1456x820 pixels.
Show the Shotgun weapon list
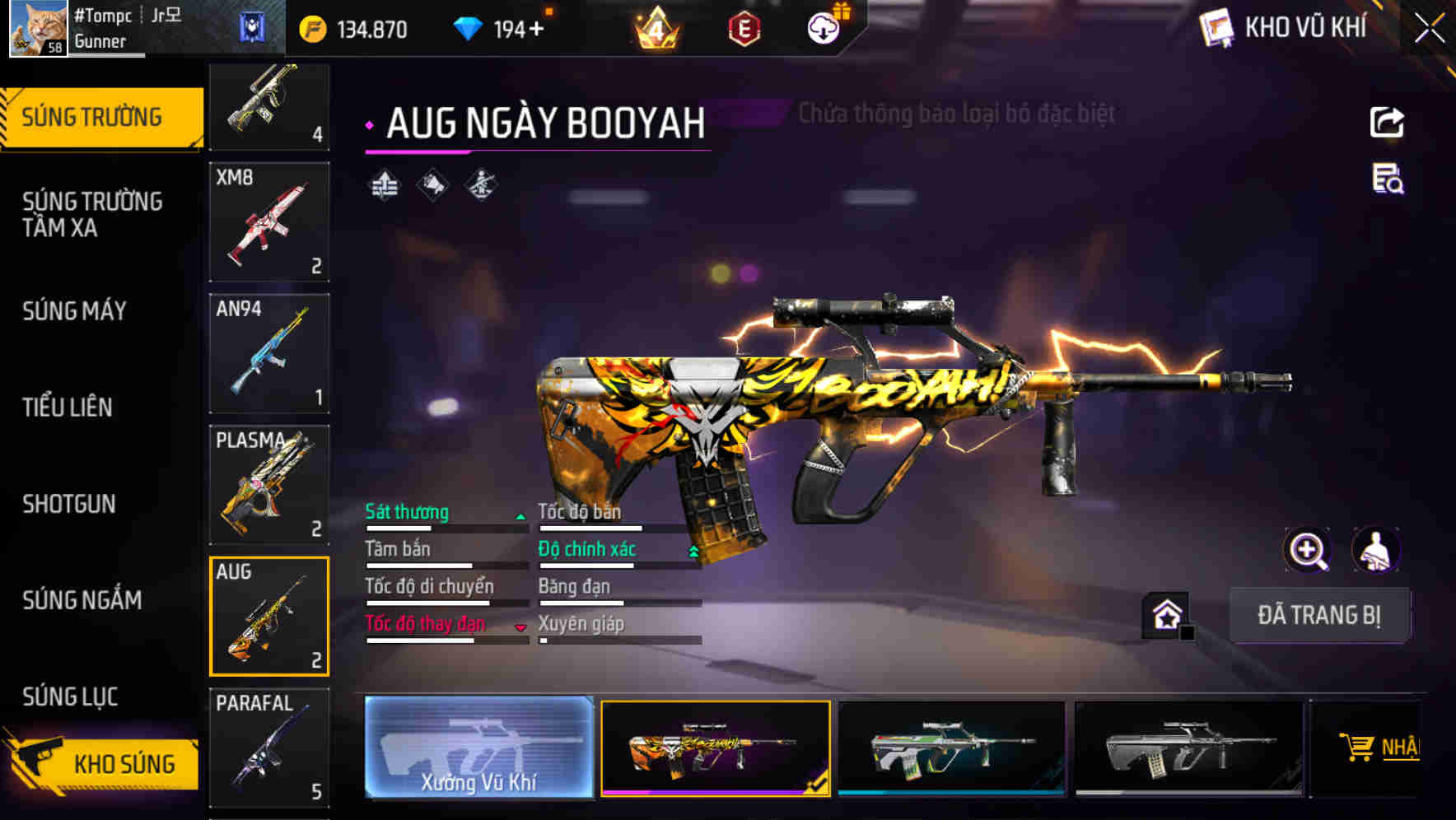click(x=69, y=504)
